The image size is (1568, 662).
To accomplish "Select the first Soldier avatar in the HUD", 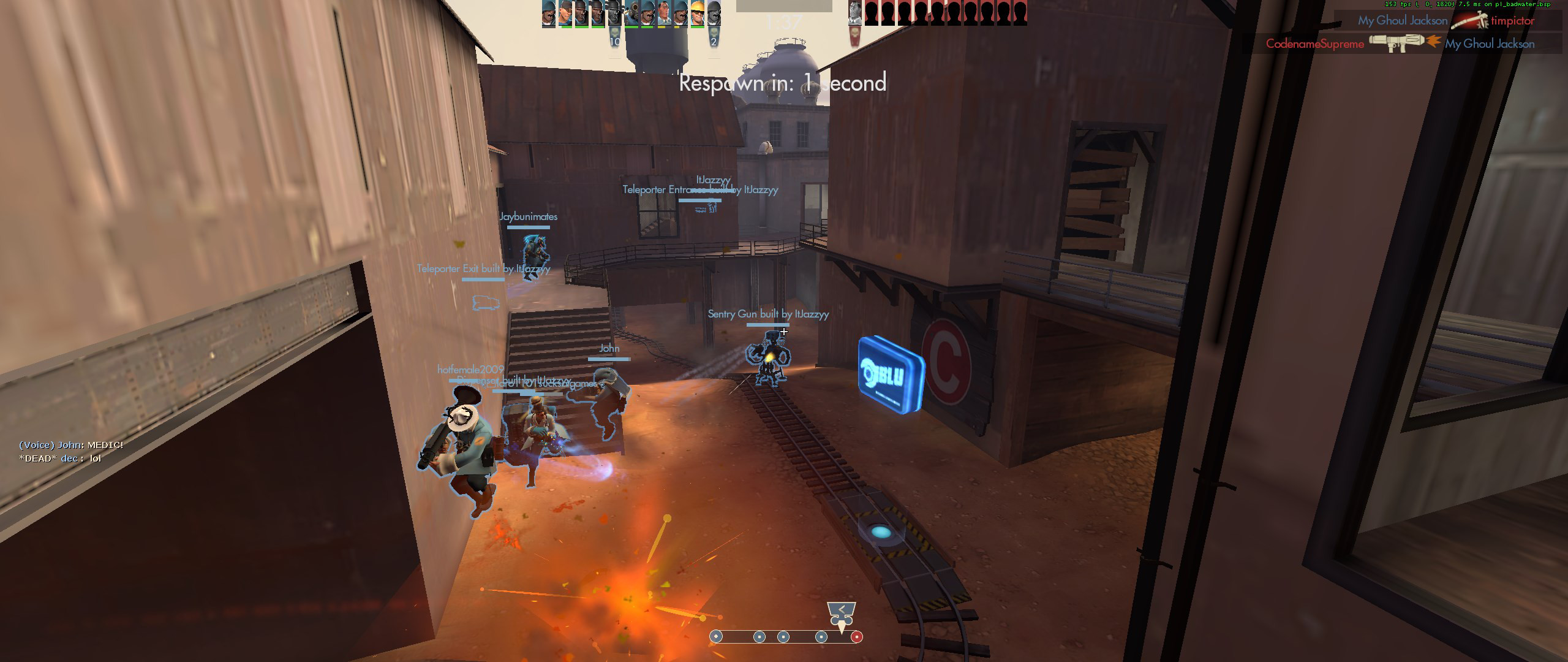I will [548, 13].
